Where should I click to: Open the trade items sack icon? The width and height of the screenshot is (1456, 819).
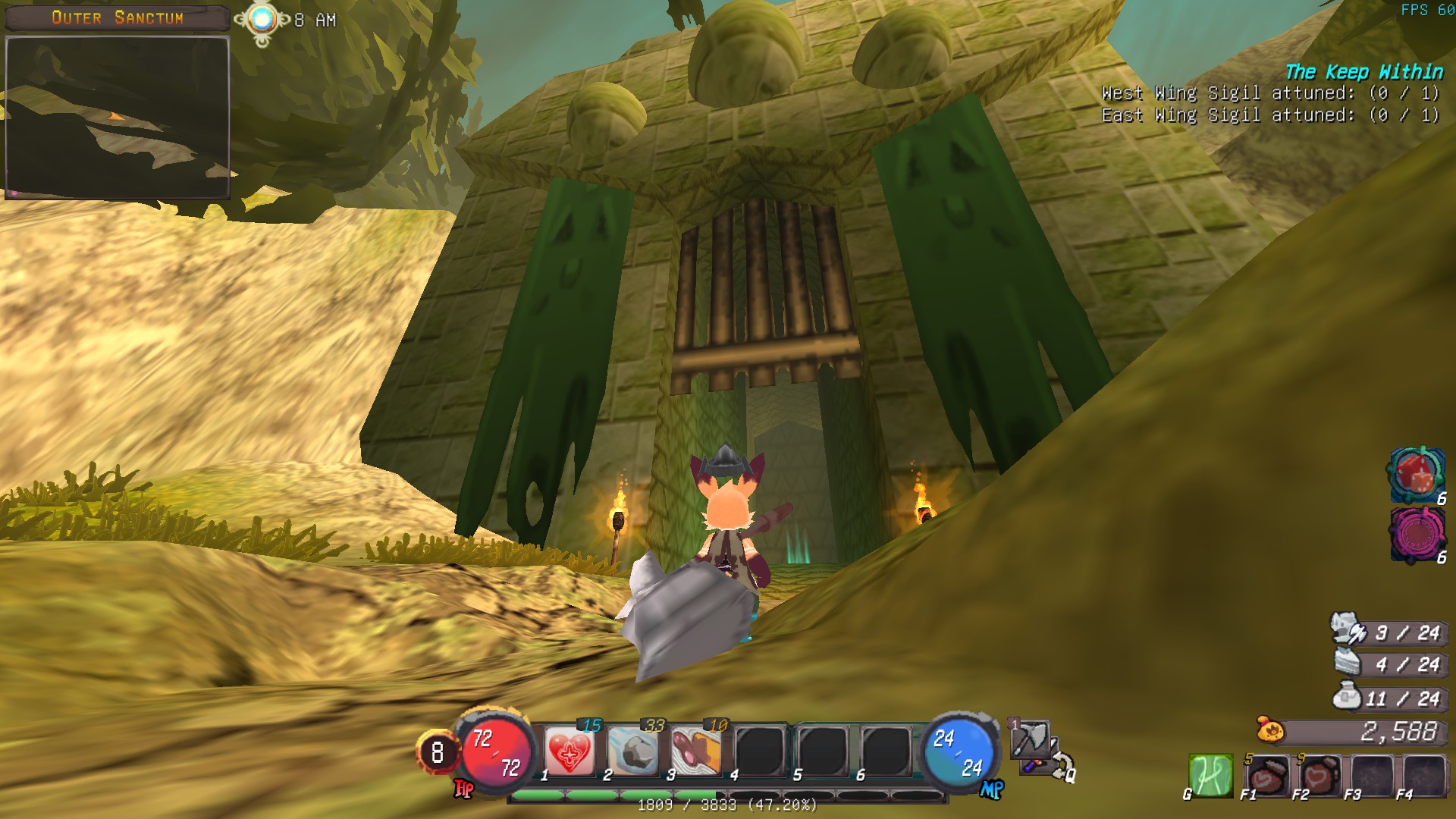[x=1348, y=697]
